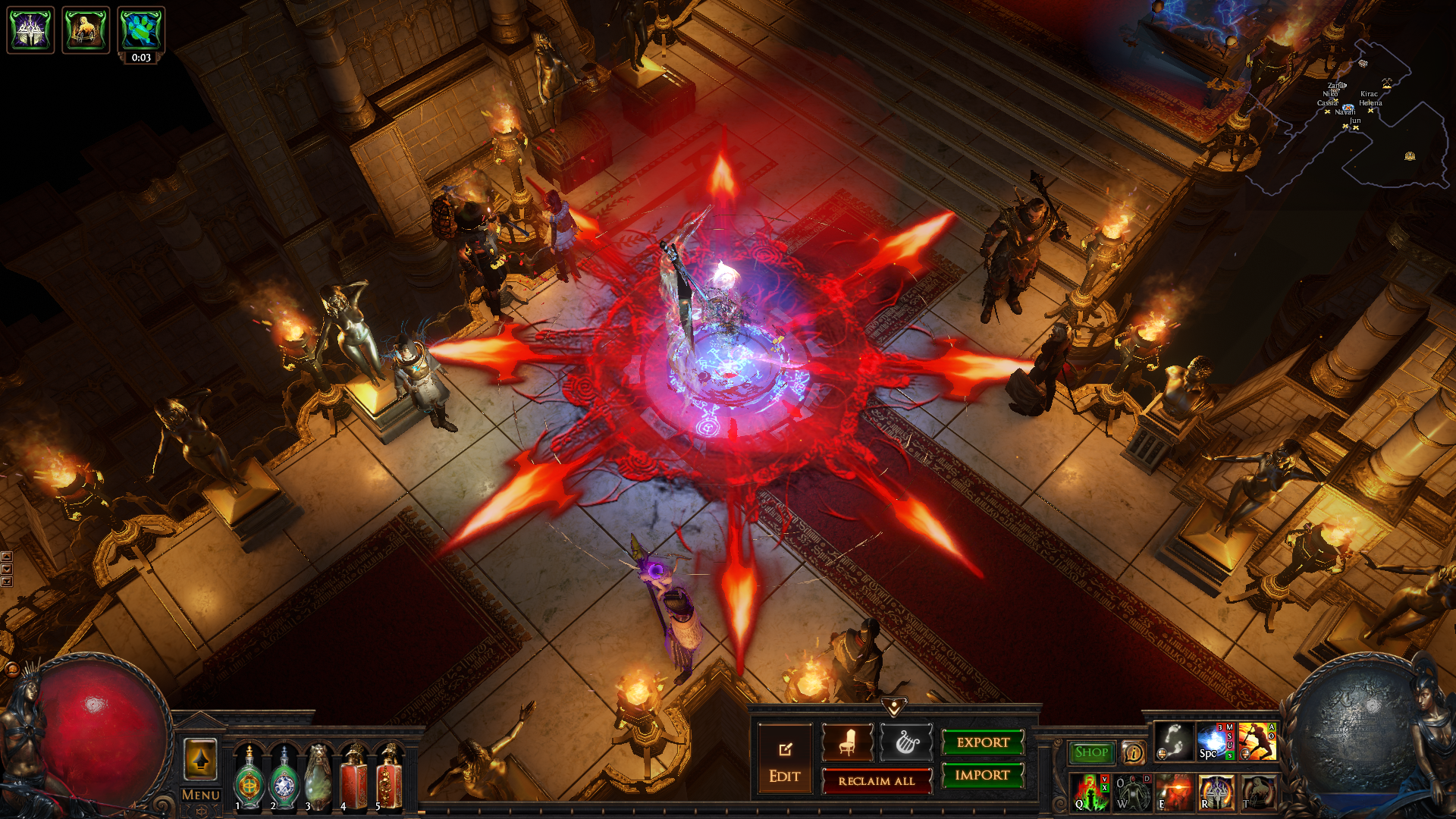Open the hideout Edit mode

pyautogui.click(x=784, y=760)
